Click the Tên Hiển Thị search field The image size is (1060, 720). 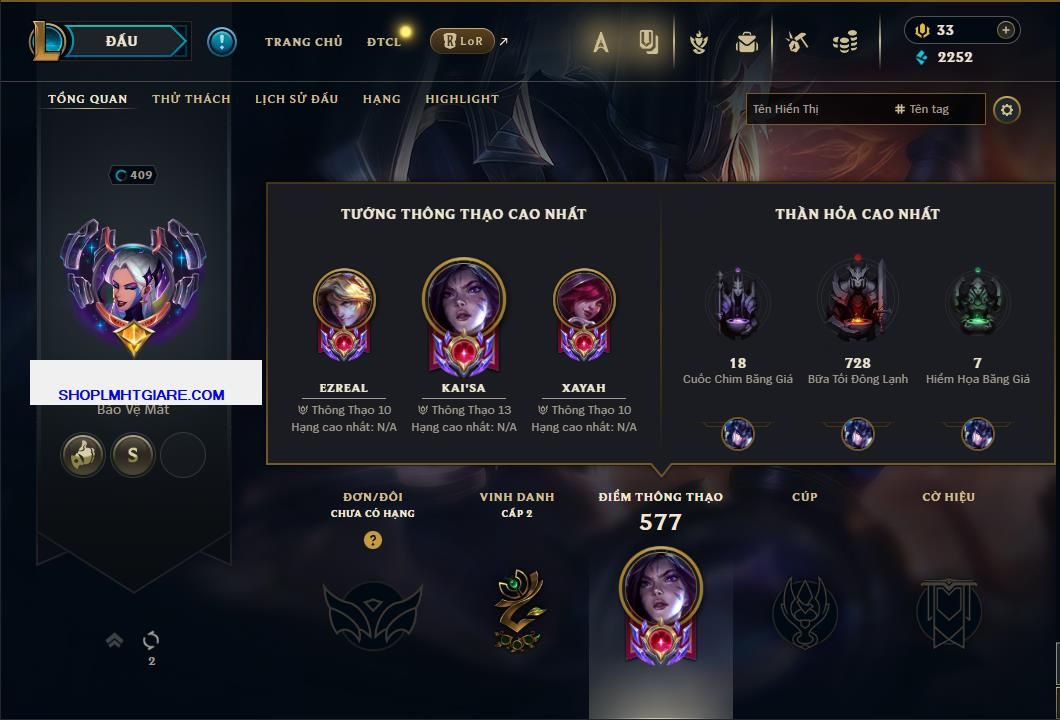tap(815, 109)
